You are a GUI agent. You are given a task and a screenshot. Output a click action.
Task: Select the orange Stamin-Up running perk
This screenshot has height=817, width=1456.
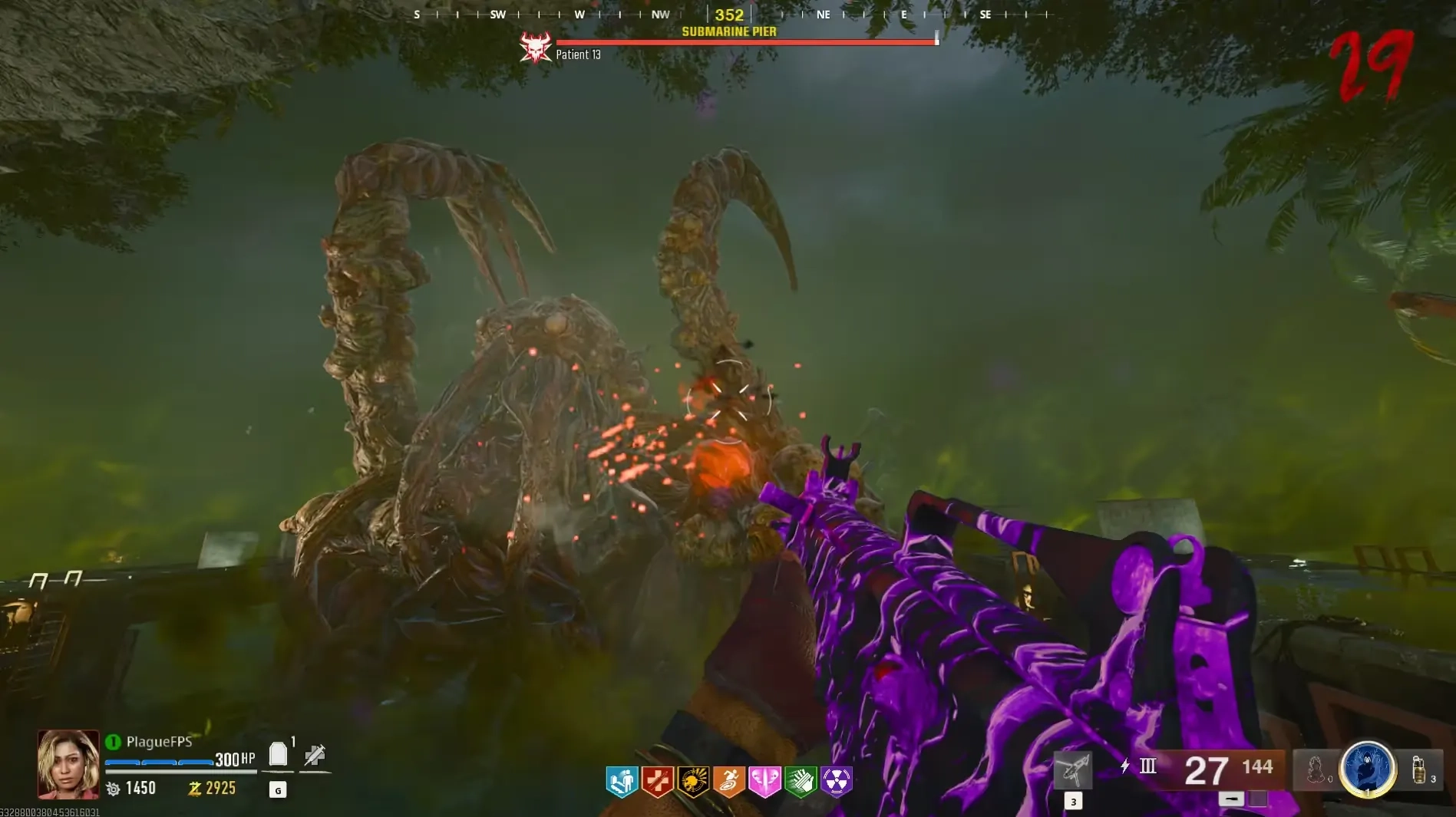729,781
